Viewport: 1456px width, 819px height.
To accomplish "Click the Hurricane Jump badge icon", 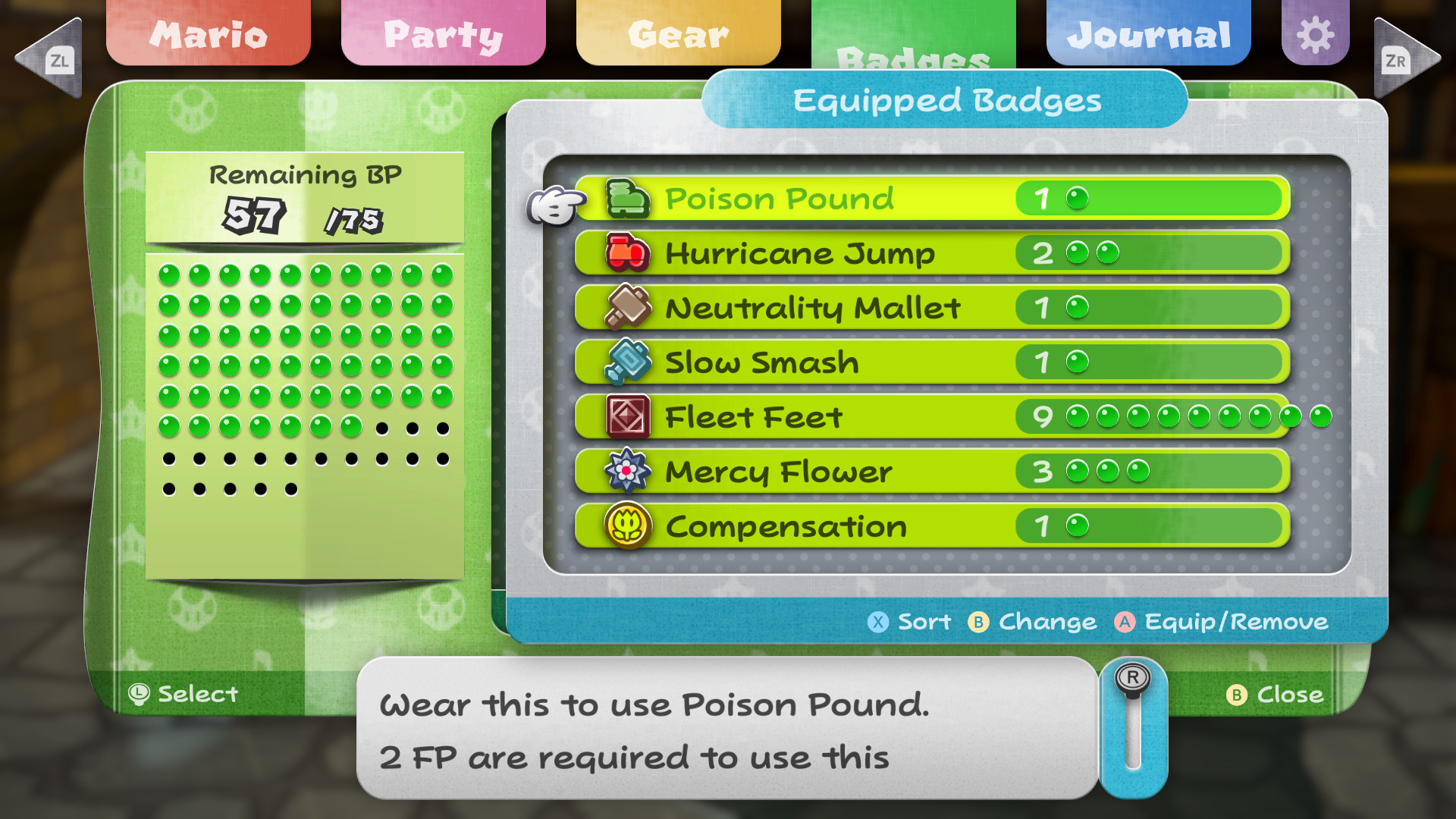I will coord(627,253).
